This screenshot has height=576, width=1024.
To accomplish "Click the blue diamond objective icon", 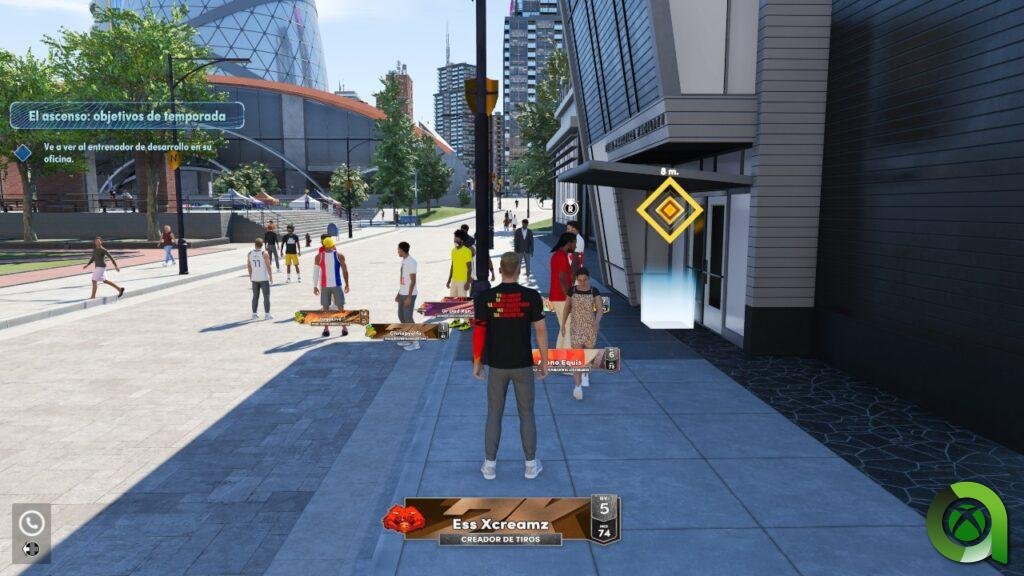I will point(23,153).
